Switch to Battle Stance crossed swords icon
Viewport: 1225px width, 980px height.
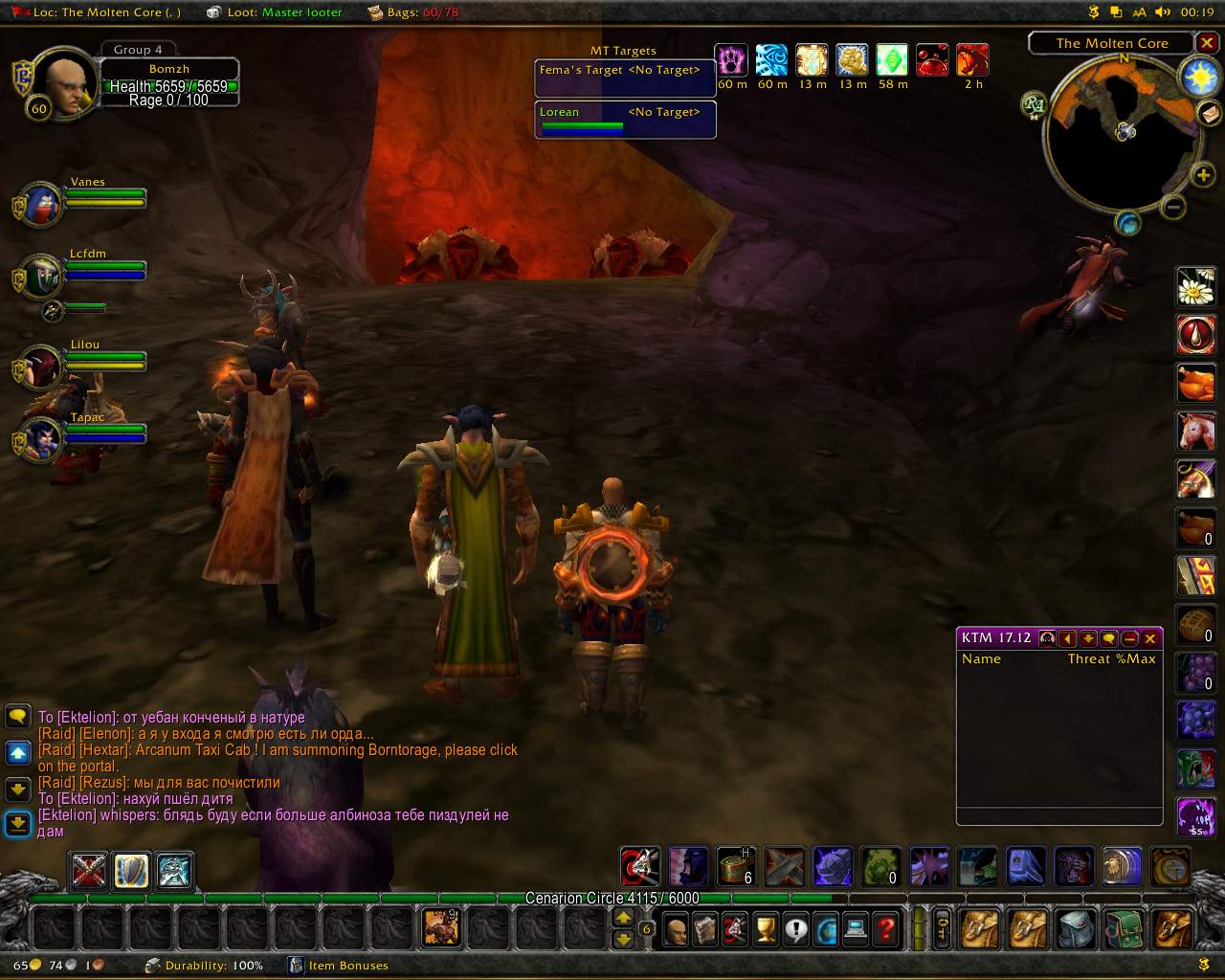[90, 871]
